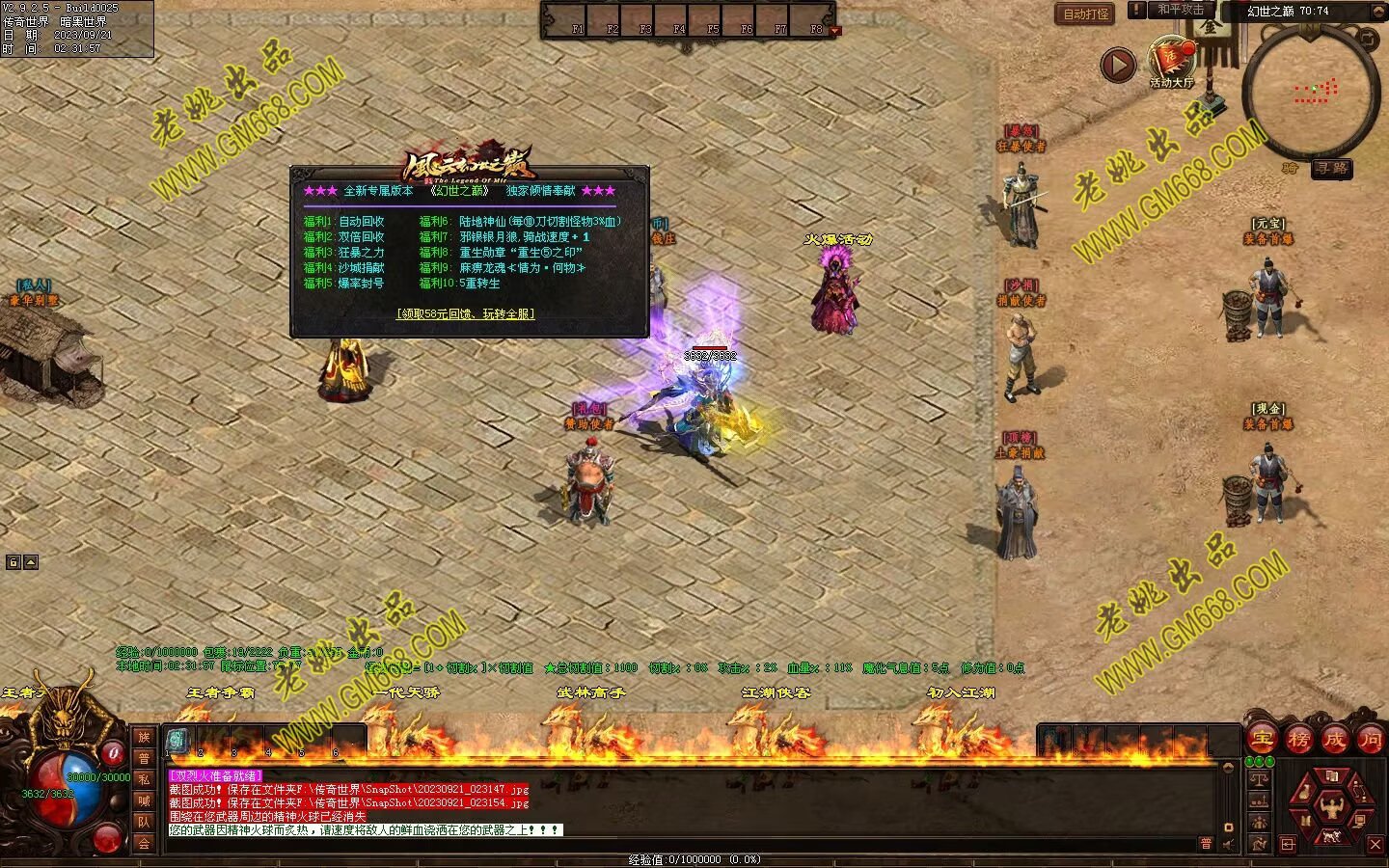Switch chat to 族 clan channel

tap(144, 737)
